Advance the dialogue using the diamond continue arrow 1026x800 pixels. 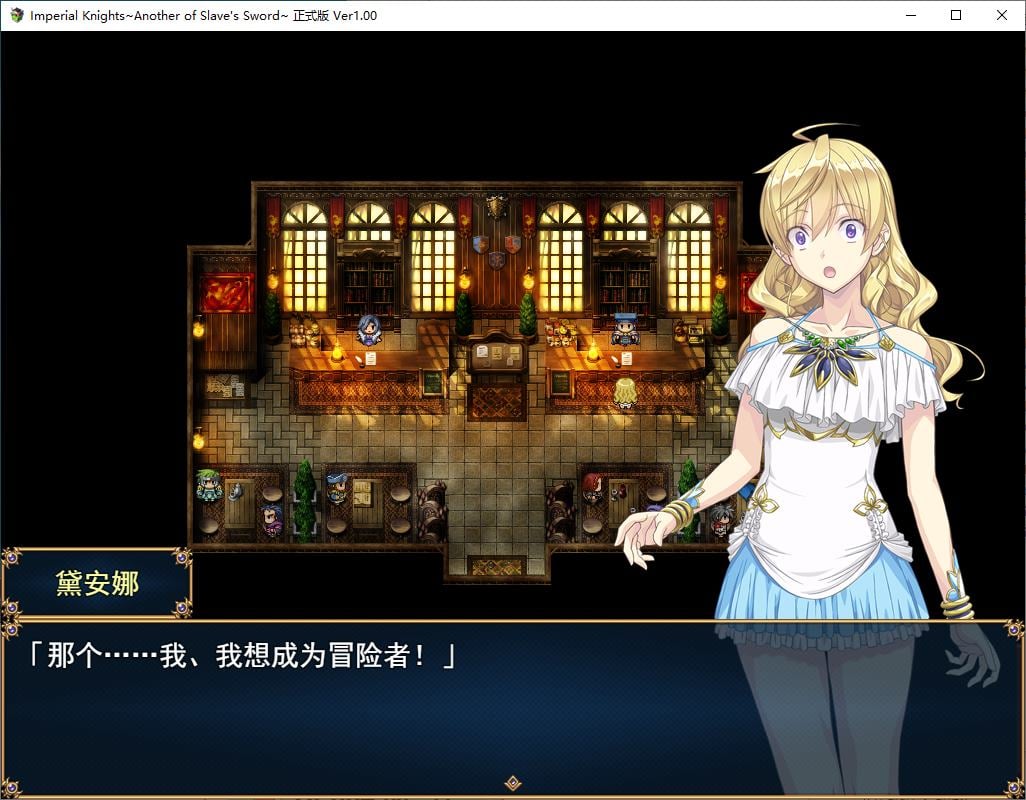coord(512,783)
